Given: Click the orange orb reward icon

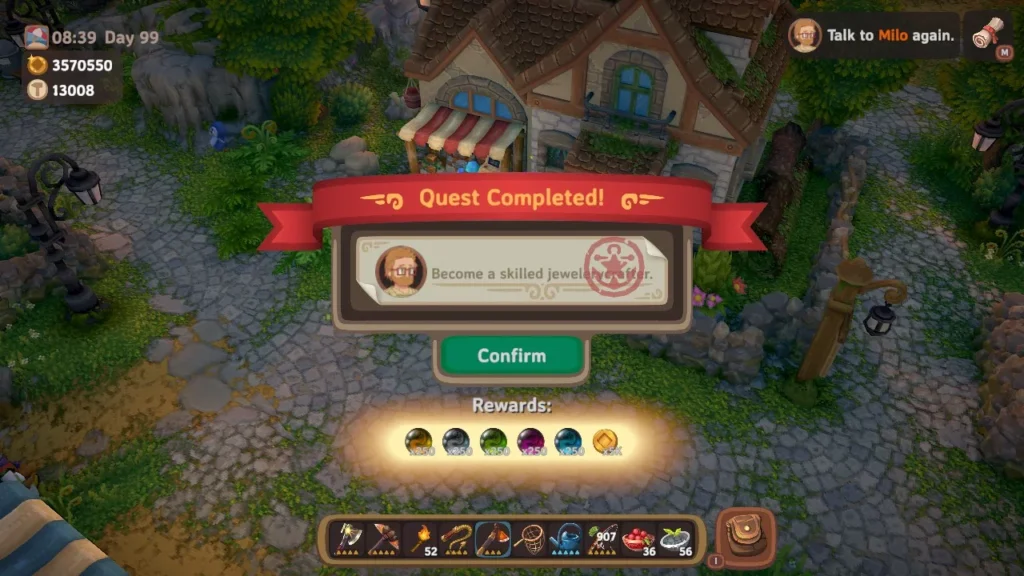Looking at the screenshot, I should (418, 440).
